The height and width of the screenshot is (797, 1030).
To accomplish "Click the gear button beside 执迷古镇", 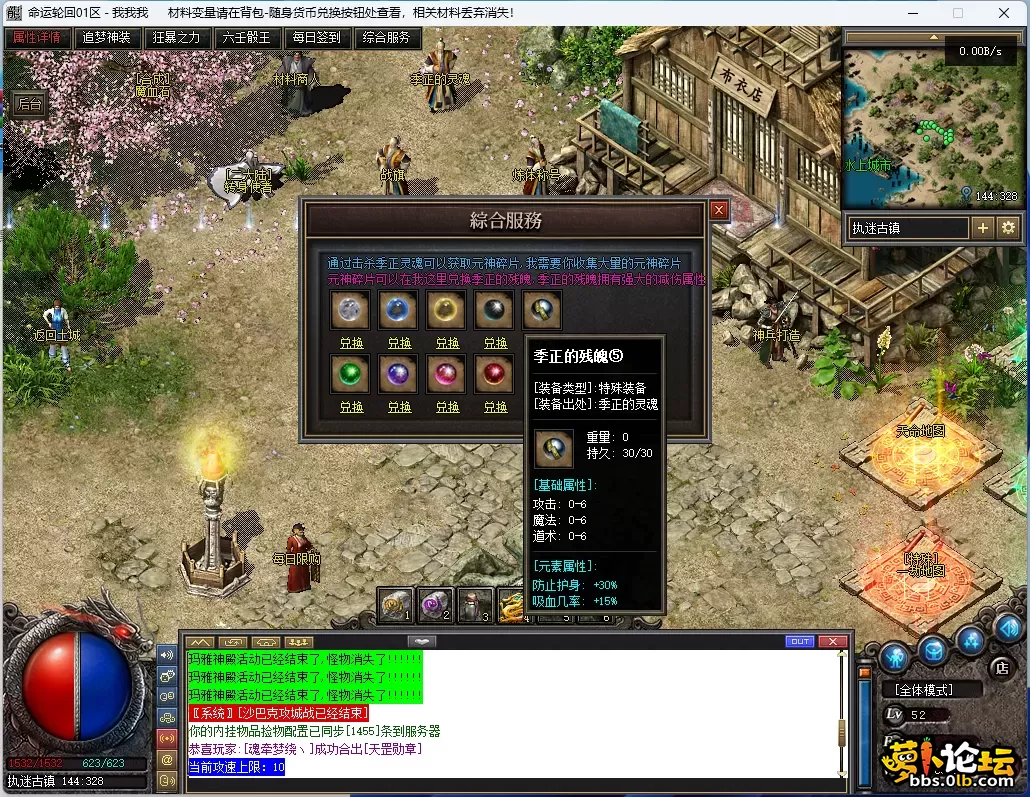I will 1008,228.
